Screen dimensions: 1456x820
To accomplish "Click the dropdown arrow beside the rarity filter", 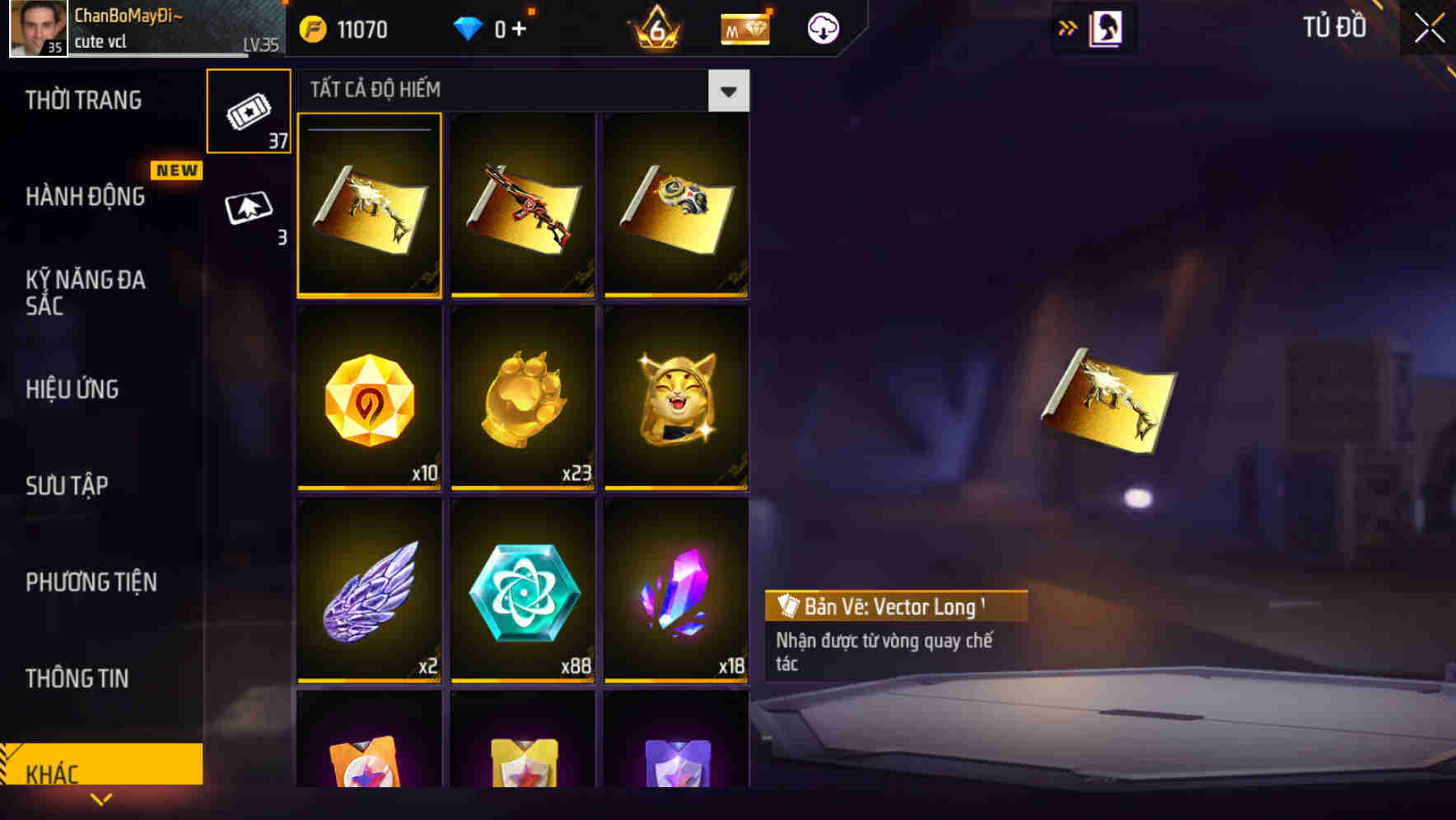I will tap(728, 91).
